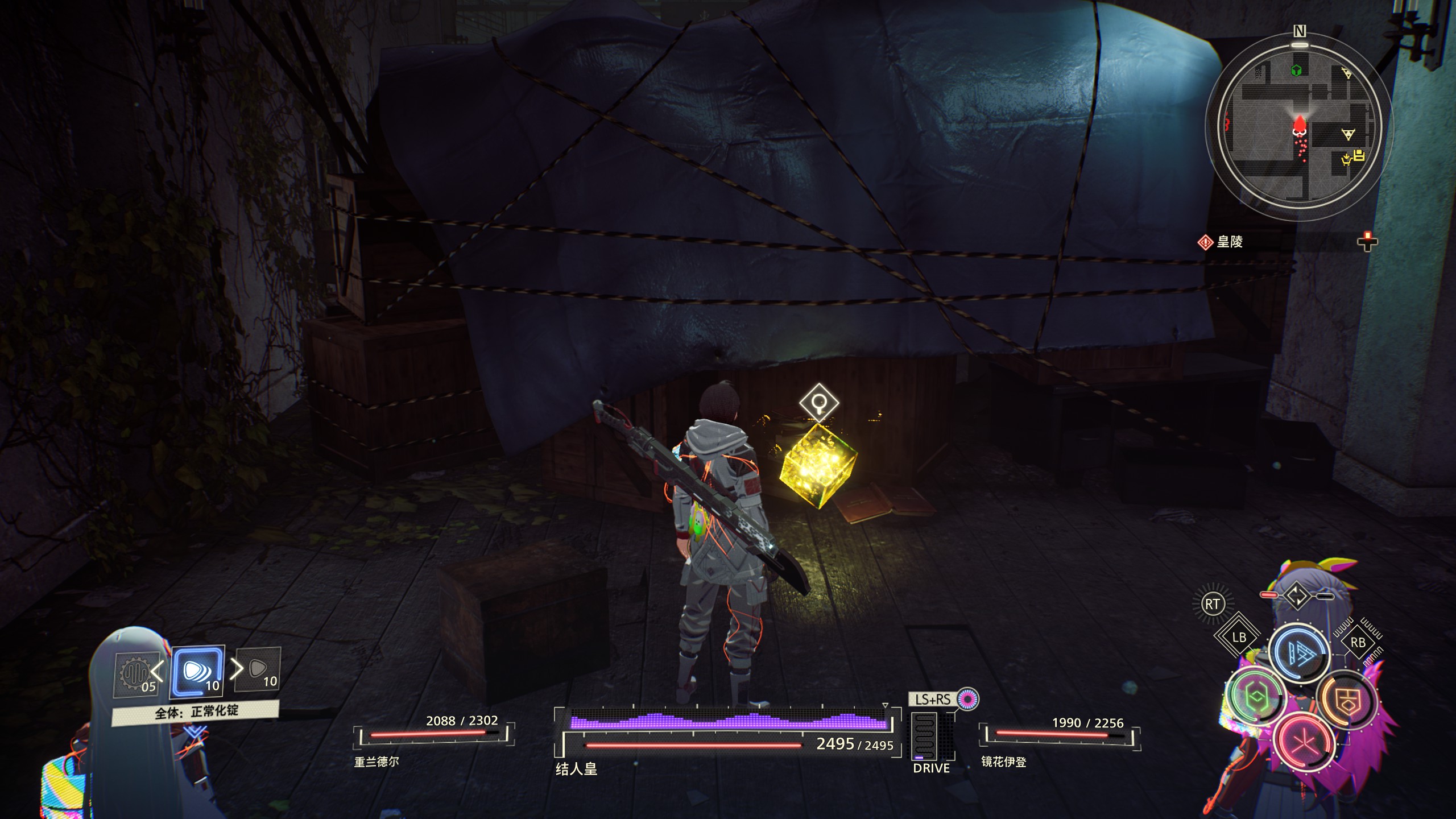This screenshot has width=1456, height=819.
Task: Open the circular minimap
Action: click(1299, 124)
